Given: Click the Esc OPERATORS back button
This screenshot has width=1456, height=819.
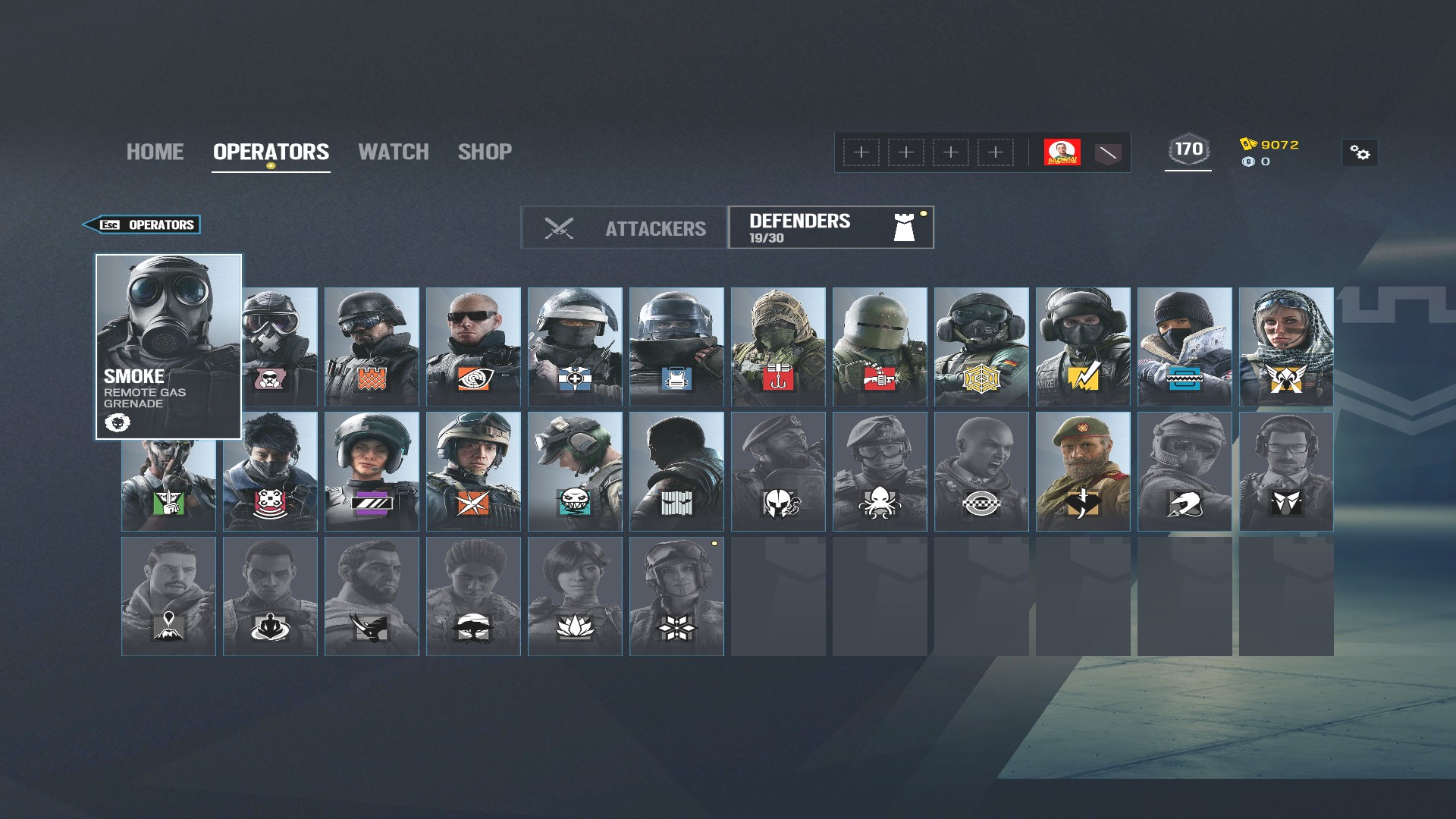Looking at the screenshot, I should 143,224.
